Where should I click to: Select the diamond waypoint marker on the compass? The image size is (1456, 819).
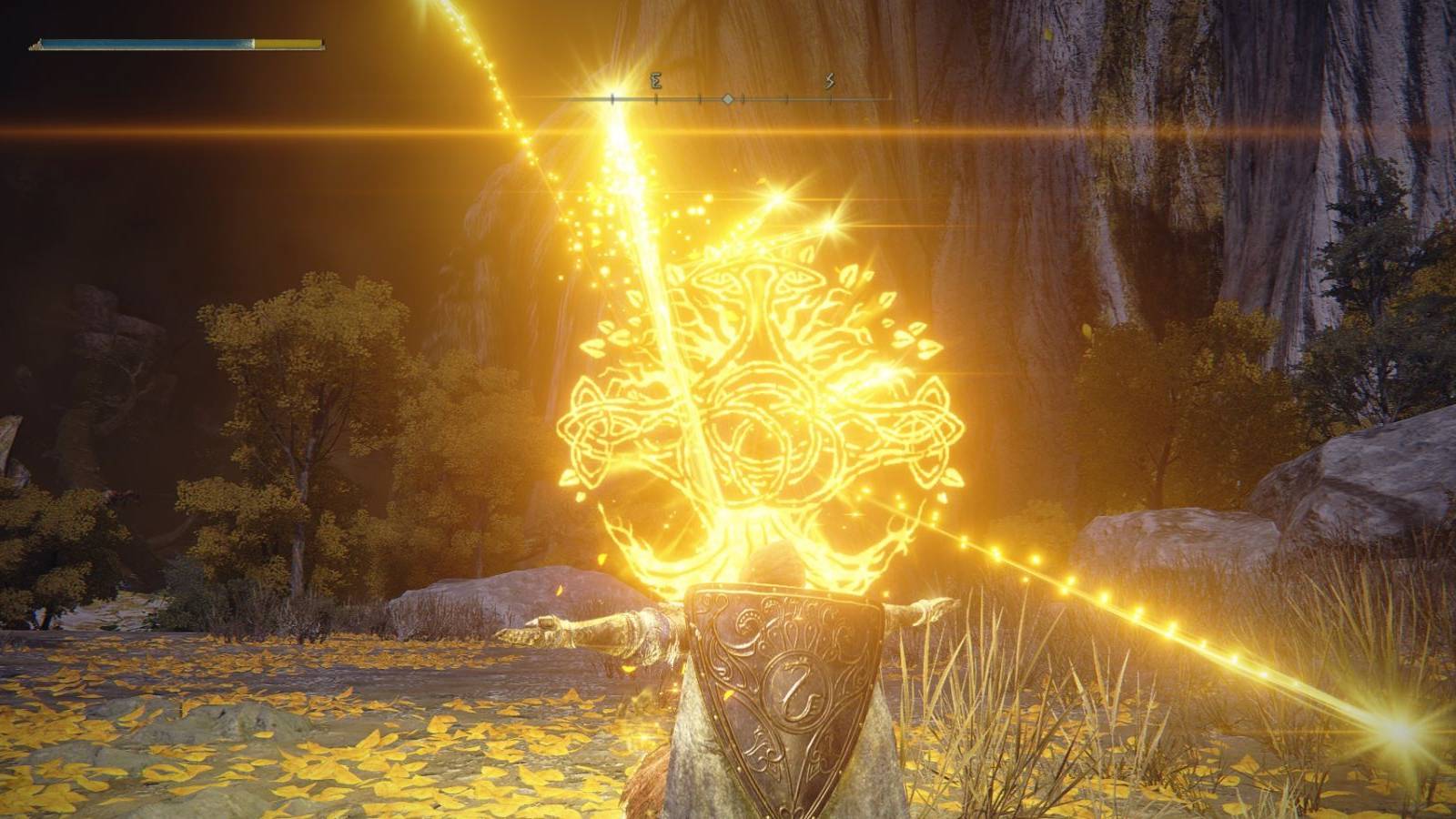pyautogui.click(x=727, y=99)
